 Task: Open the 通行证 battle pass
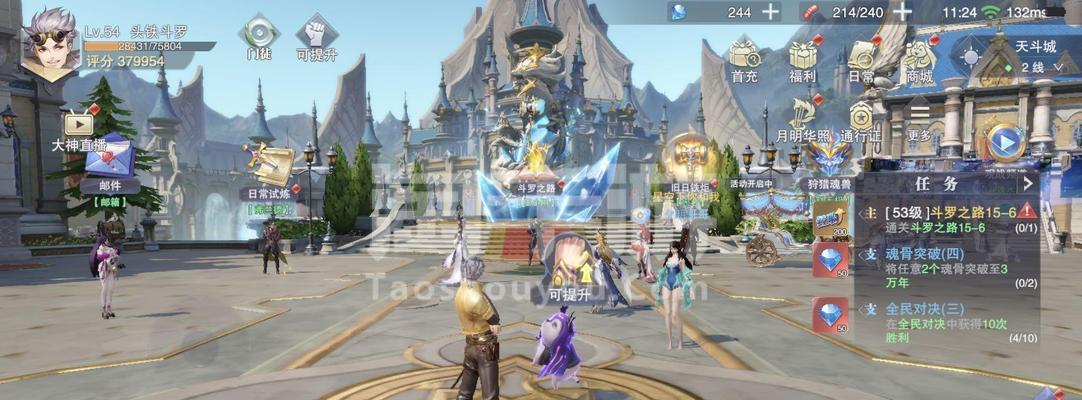(861, 118)
